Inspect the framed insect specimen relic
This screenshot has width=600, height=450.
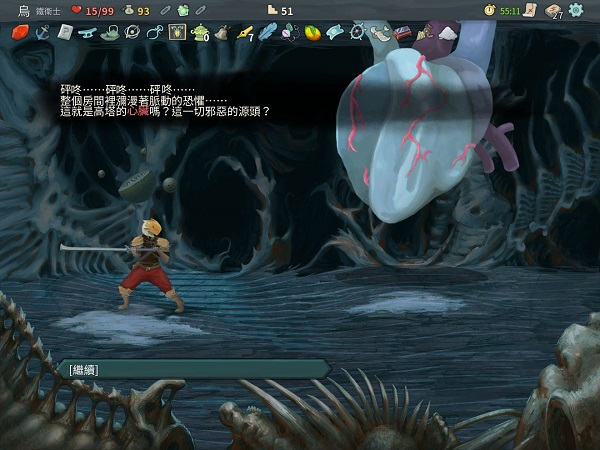pyautogui.click(x=177, y=32)
